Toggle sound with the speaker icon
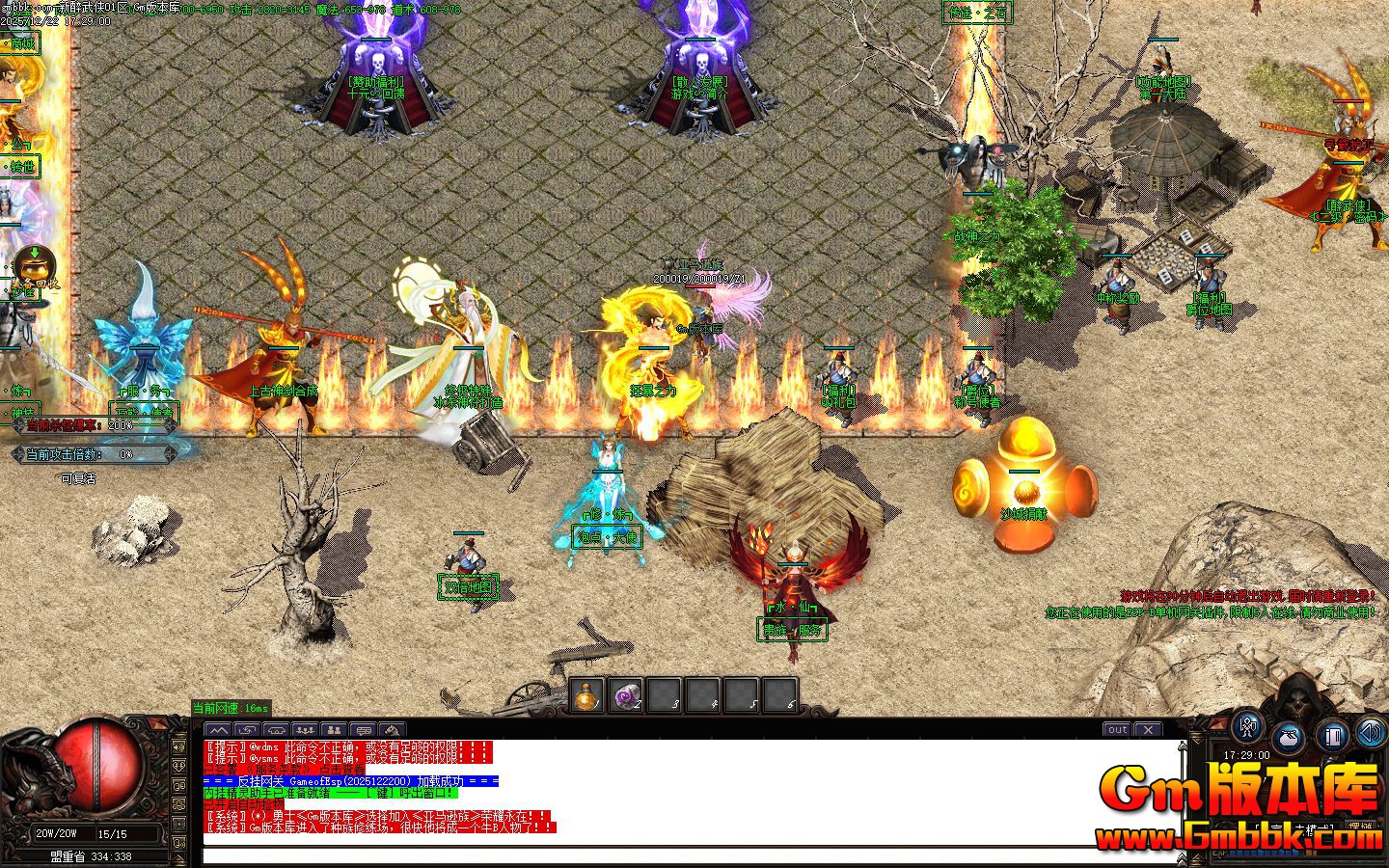1389x868 pixels. (1370, 733)
